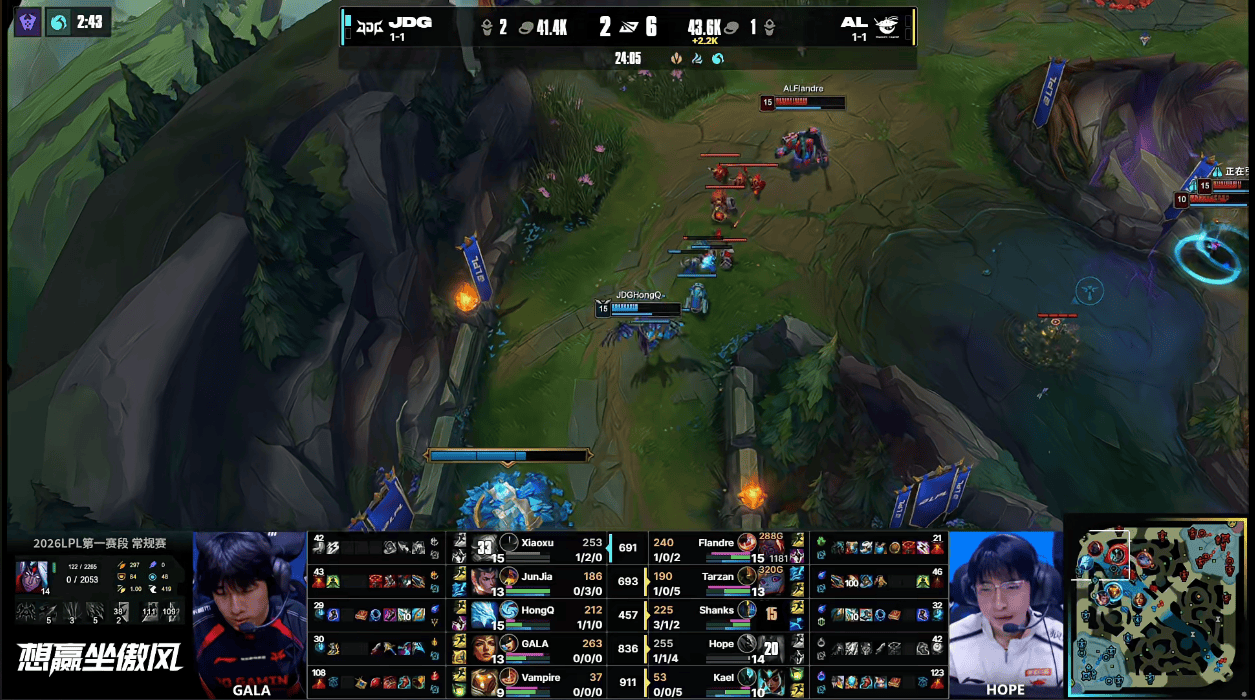The width and height of the screenshot is (1255, 700).
Task: Click the purple Baron buff timer icon
Action: point(27,22)
